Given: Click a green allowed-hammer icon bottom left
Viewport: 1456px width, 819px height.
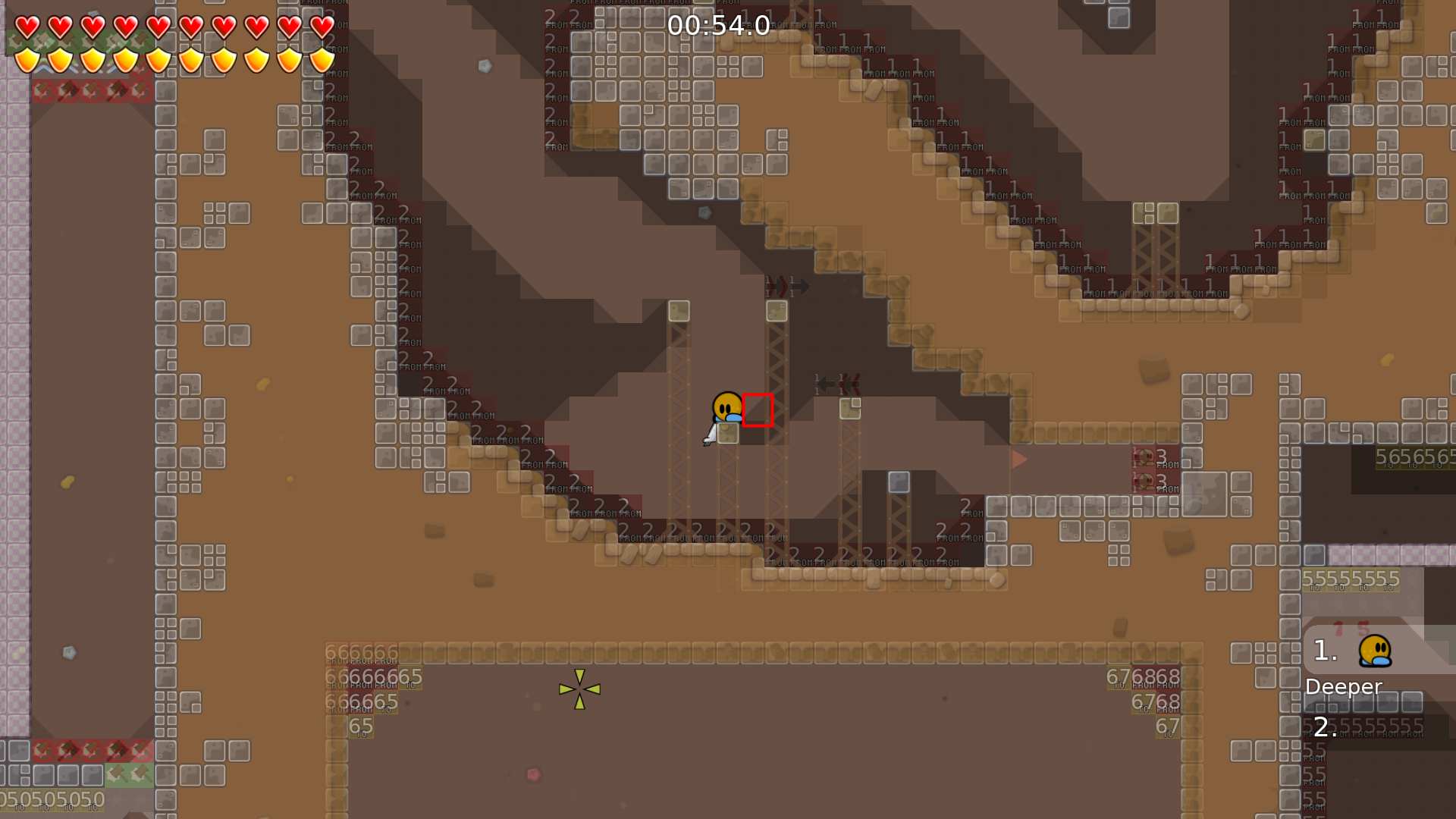Looking at the screenshot, I should 118,773.
